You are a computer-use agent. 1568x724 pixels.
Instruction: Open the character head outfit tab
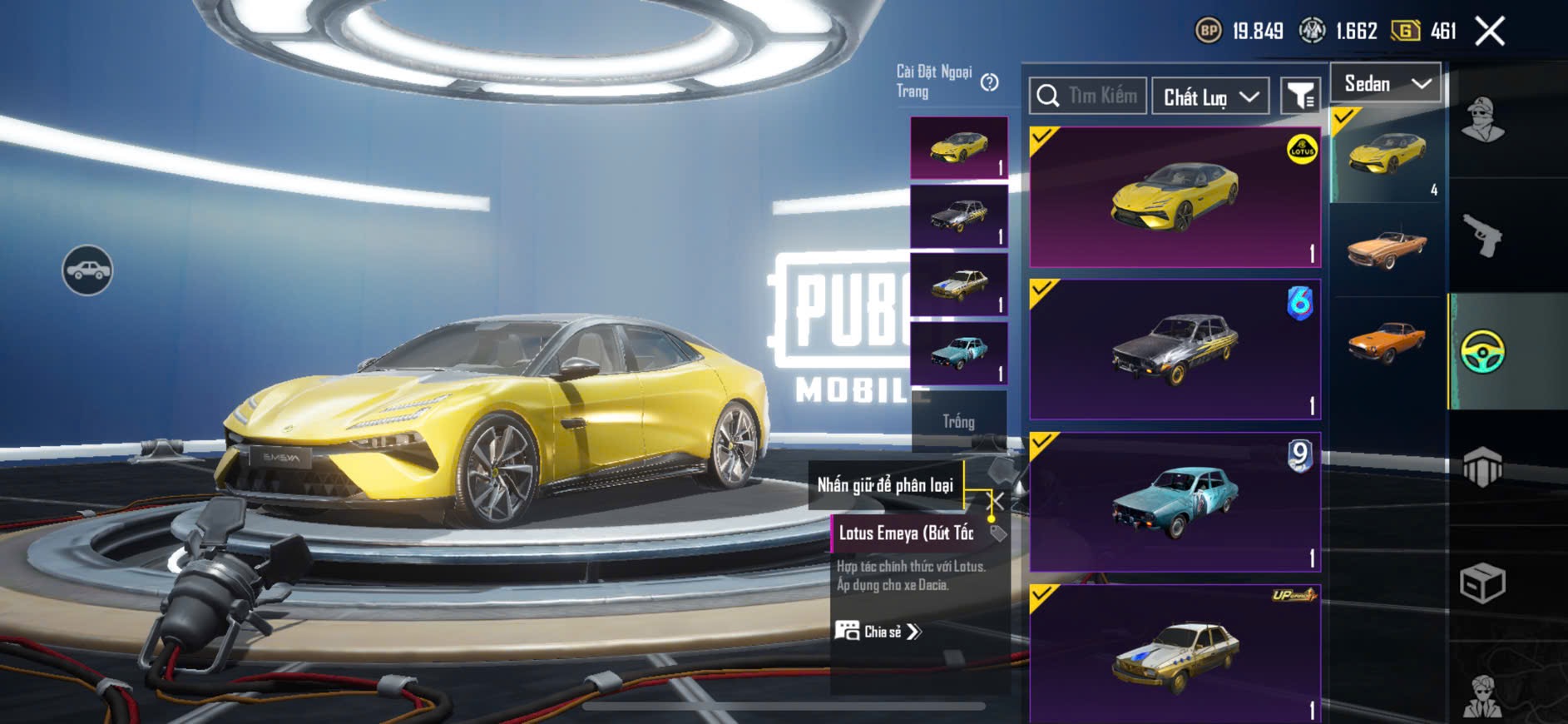1482,120
